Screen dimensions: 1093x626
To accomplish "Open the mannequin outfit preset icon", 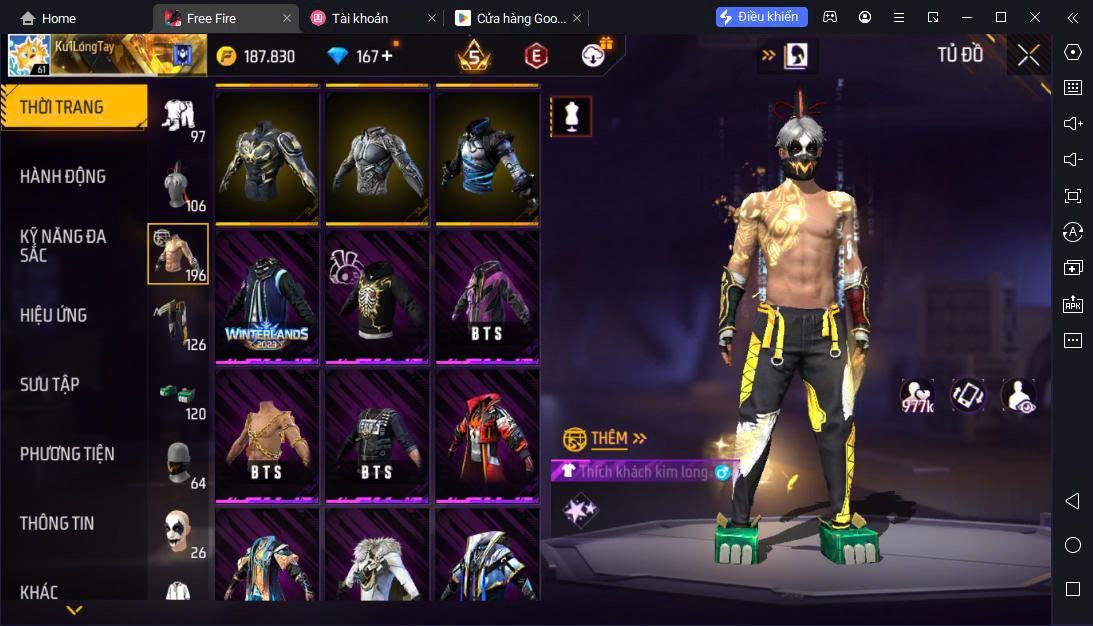I will click(x=572, y=116).
